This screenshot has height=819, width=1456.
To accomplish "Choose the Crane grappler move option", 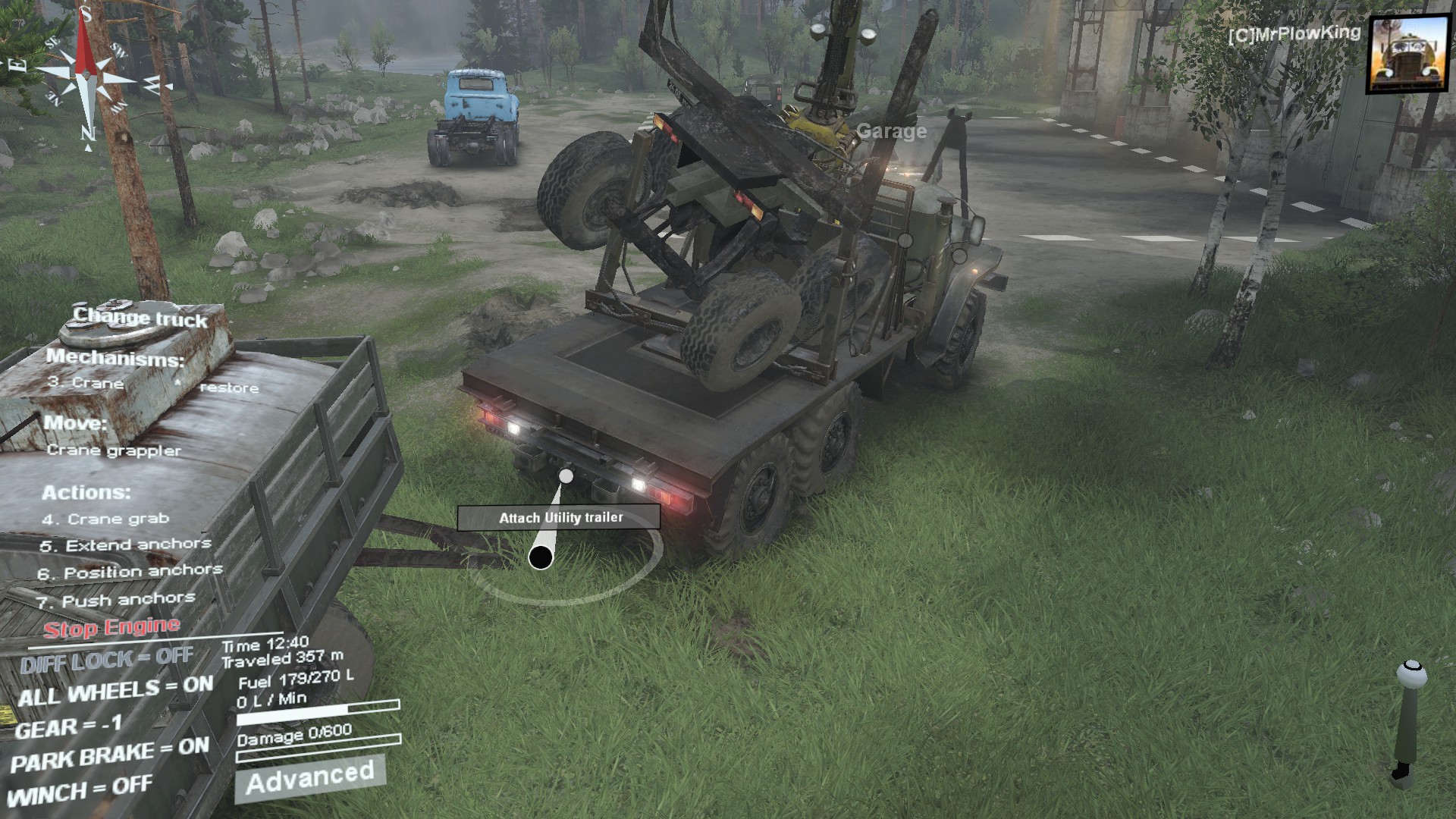I will pyautogui.click(x=114, y=450).
